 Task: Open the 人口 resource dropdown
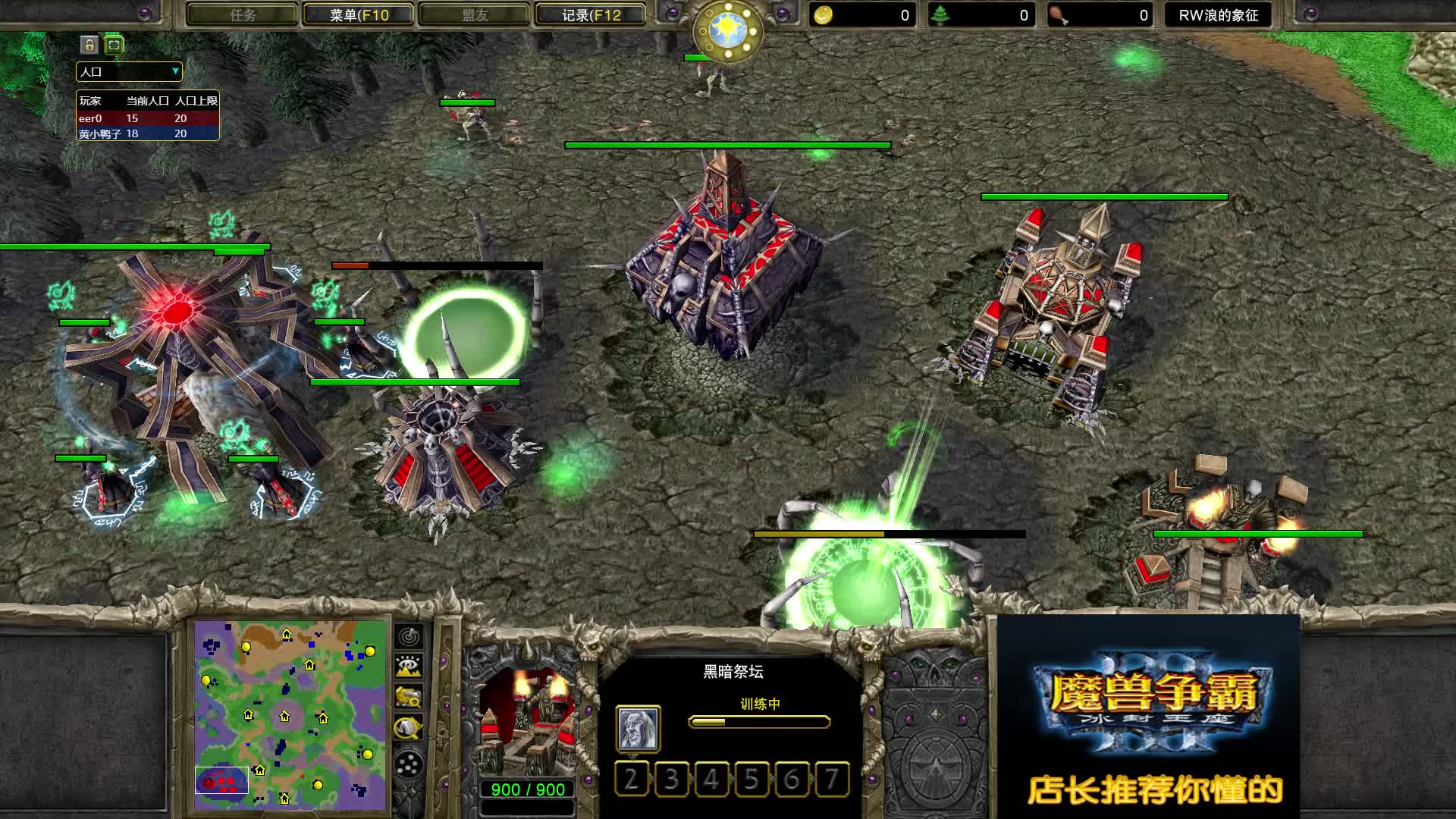(129, 72)
